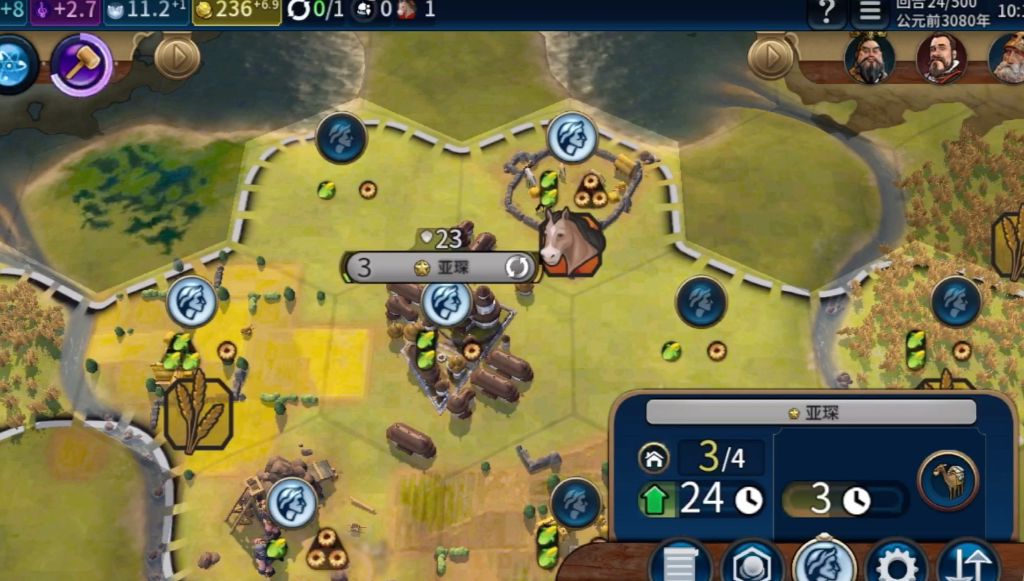Open the science research atom button
1024x581 pixels.
click(x=14, y=63)
